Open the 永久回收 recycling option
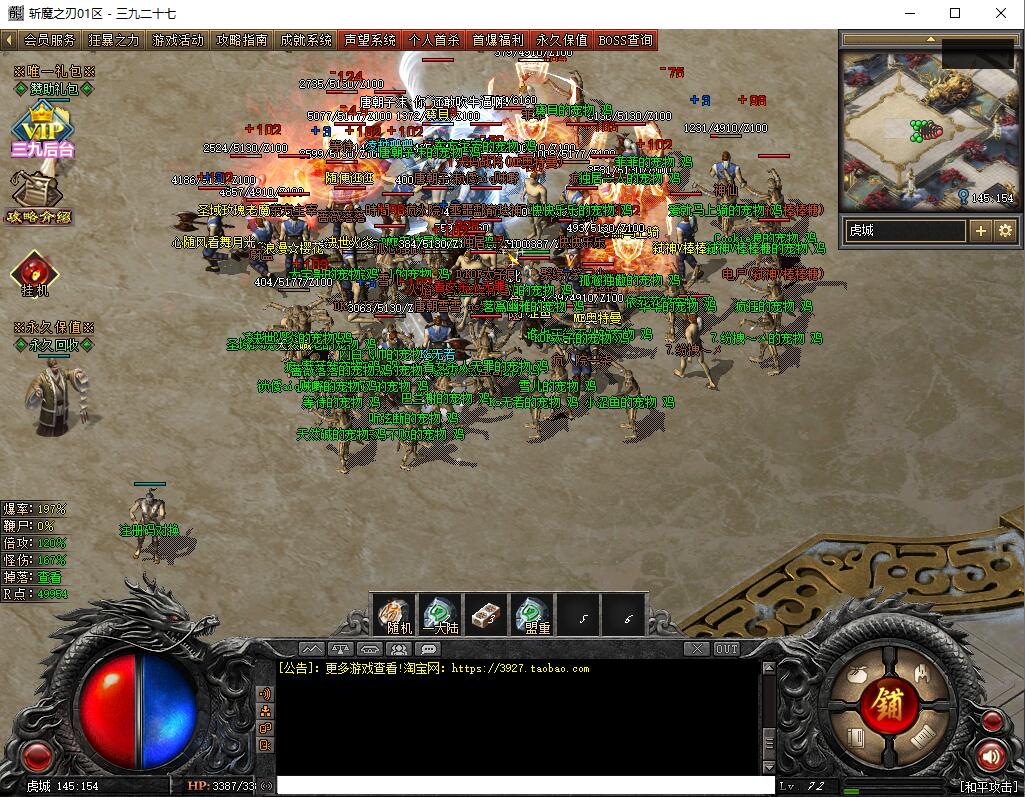 tap(54, 345)
